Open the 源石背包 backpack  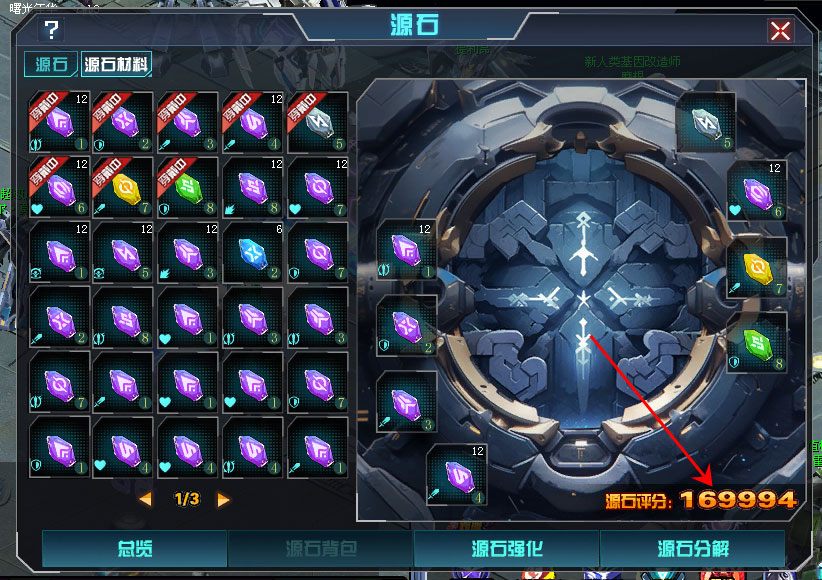tap(320, 549)
